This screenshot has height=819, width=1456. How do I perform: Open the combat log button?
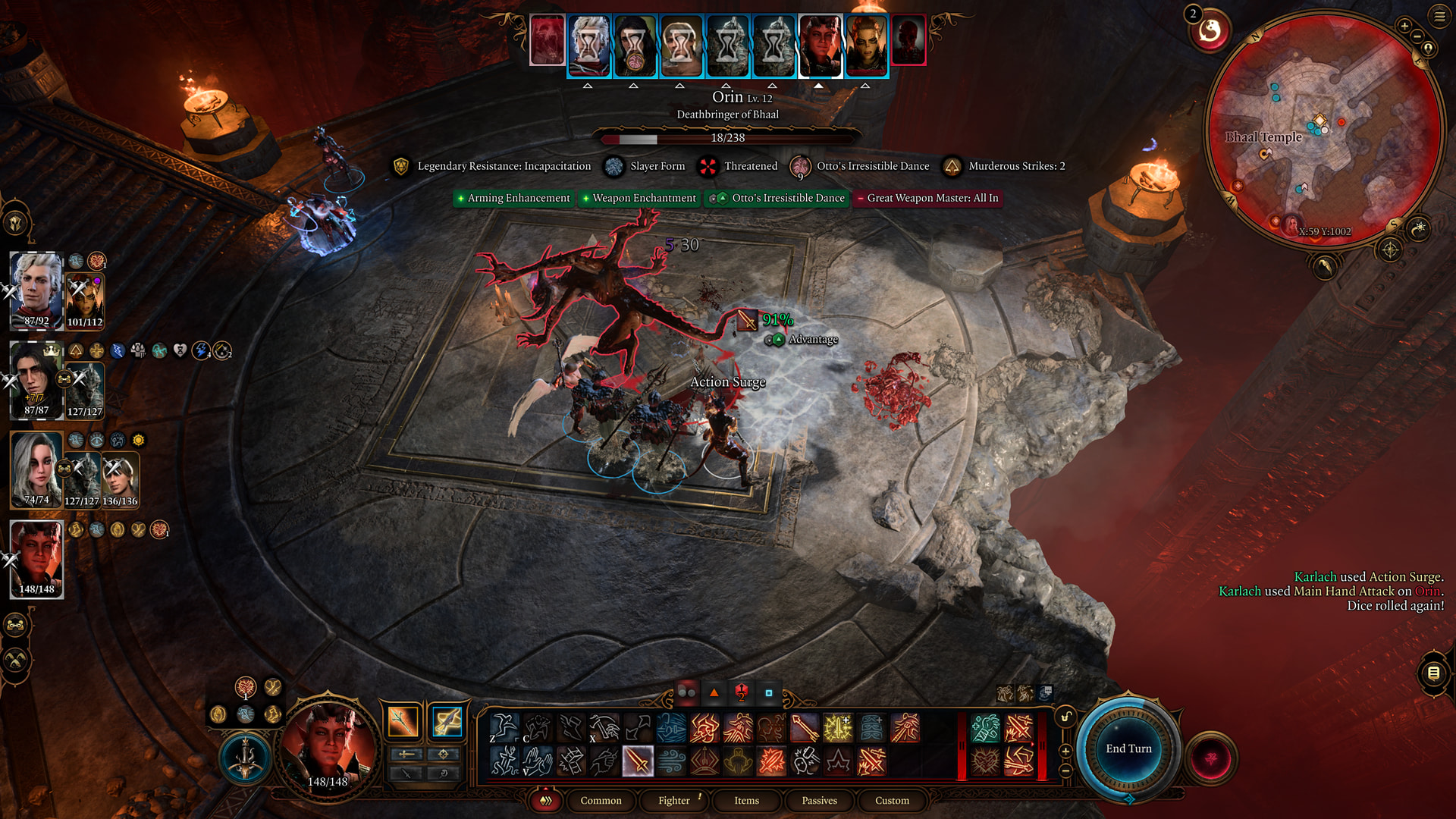[x=1433, y=673]
